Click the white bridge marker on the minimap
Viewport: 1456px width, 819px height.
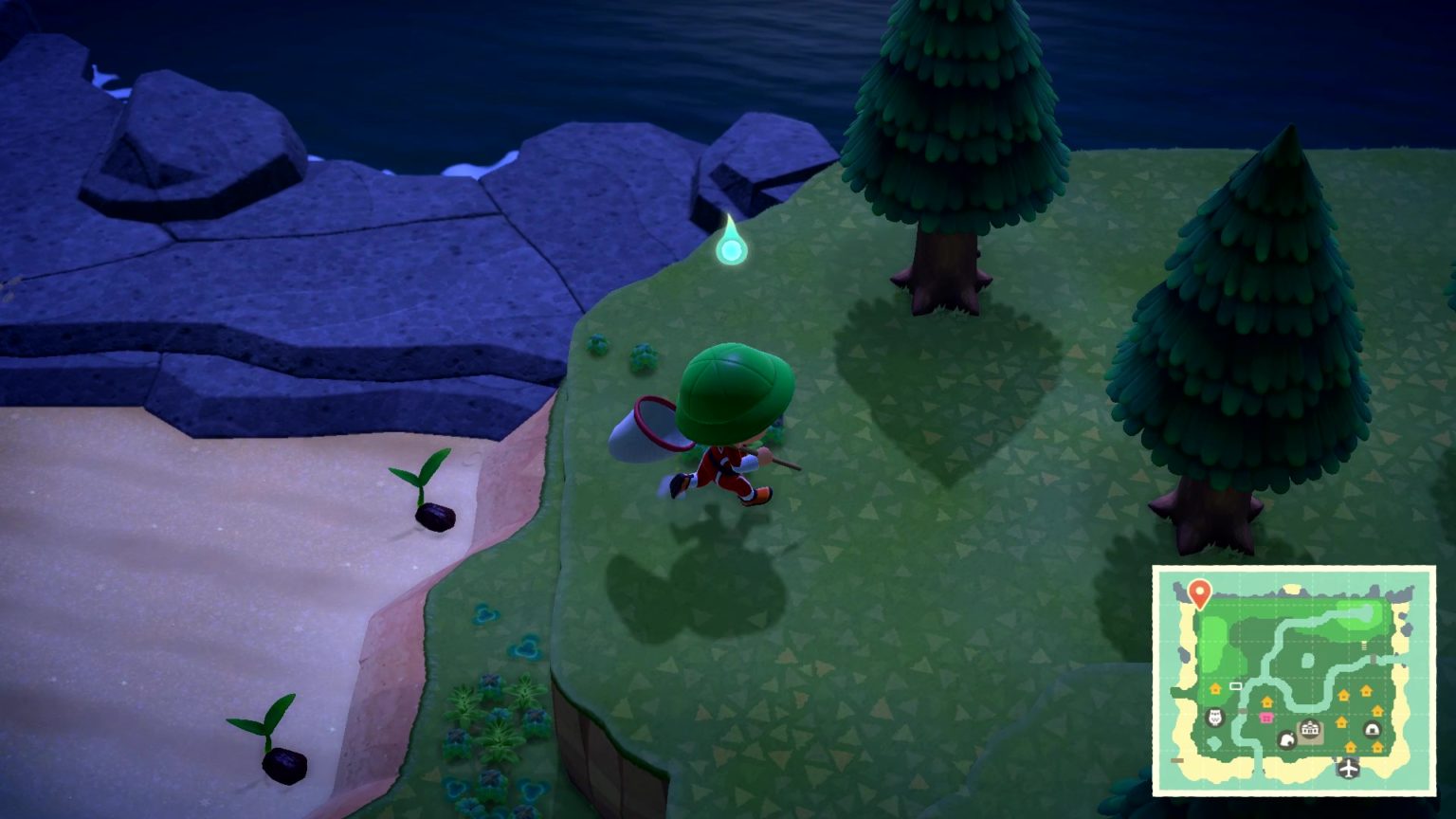pos(1235,686)
